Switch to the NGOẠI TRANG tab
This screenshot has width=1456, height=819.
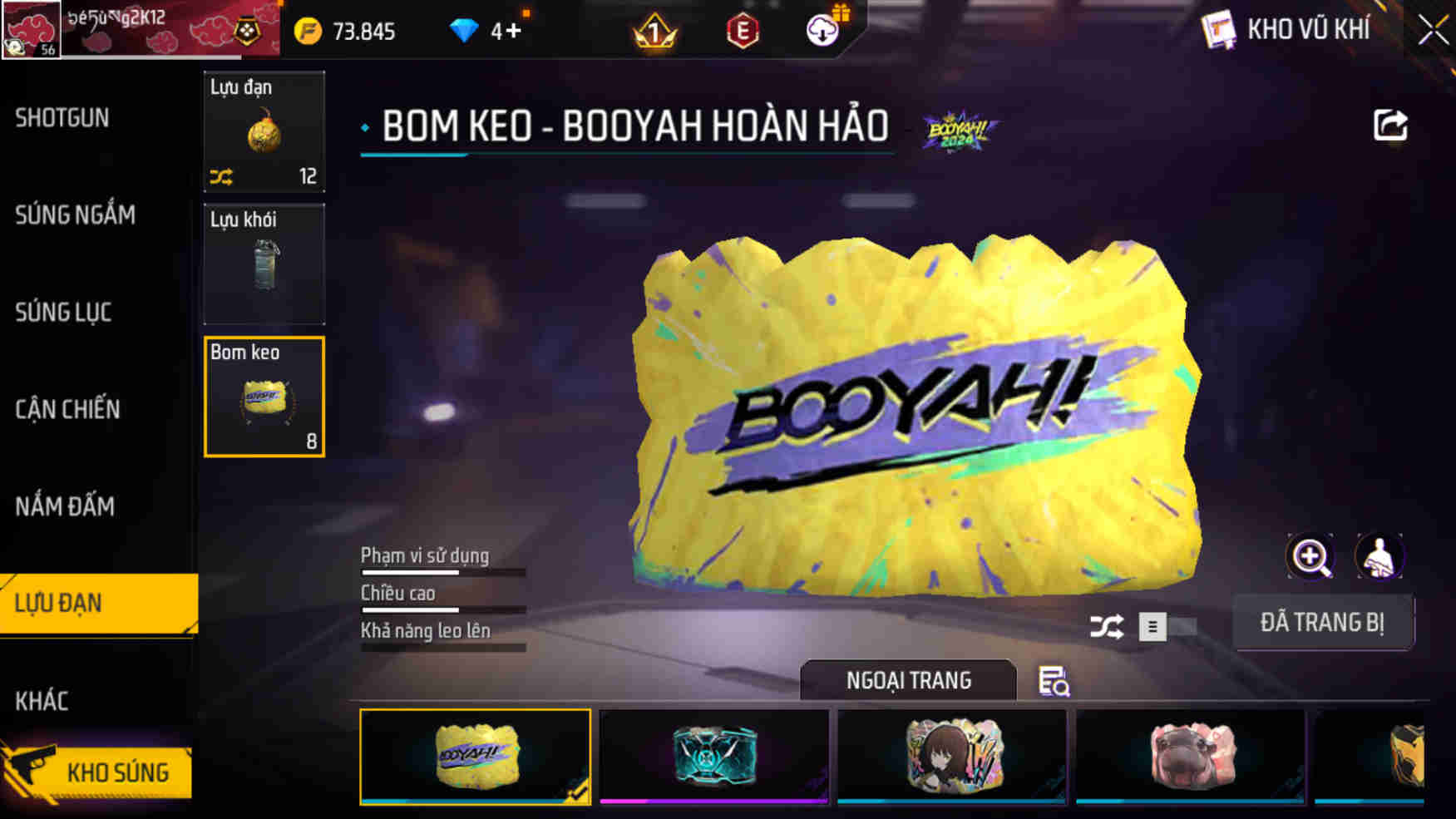[x=908, y=681]
